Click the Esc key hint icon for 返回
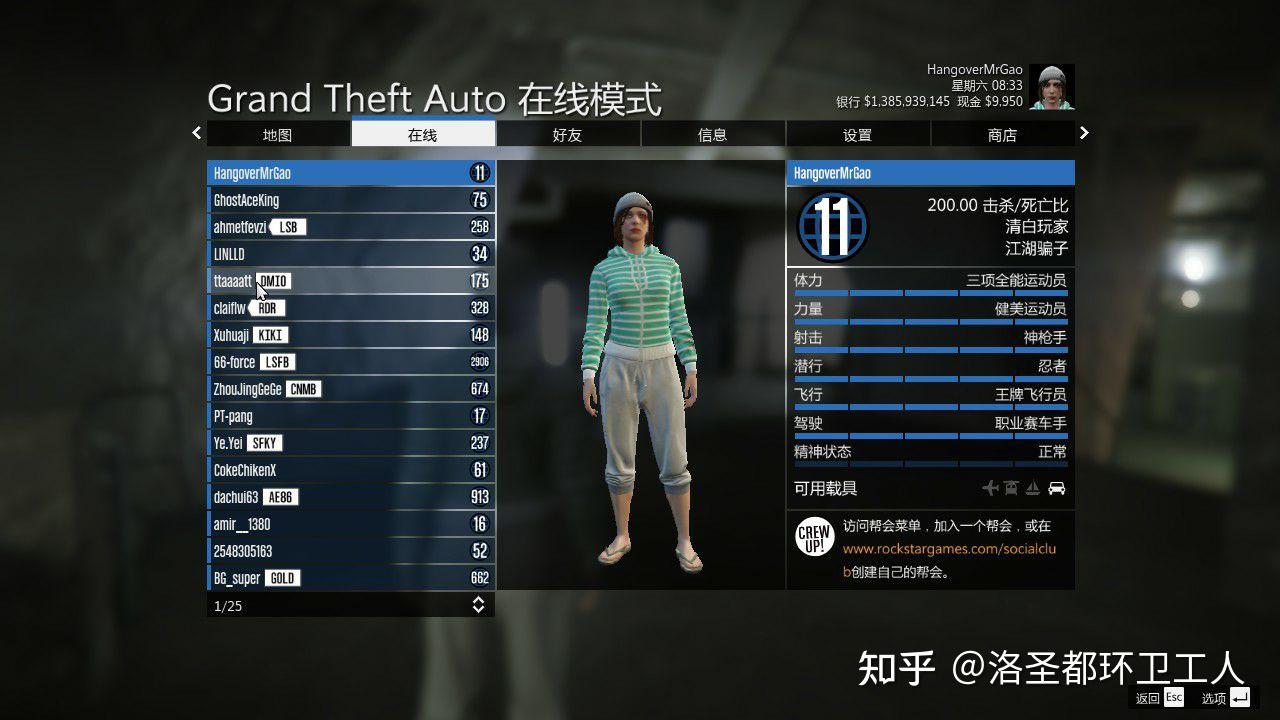Image resolution: width=1280 pixels, height=720 pixels. tap(1173, 697)
